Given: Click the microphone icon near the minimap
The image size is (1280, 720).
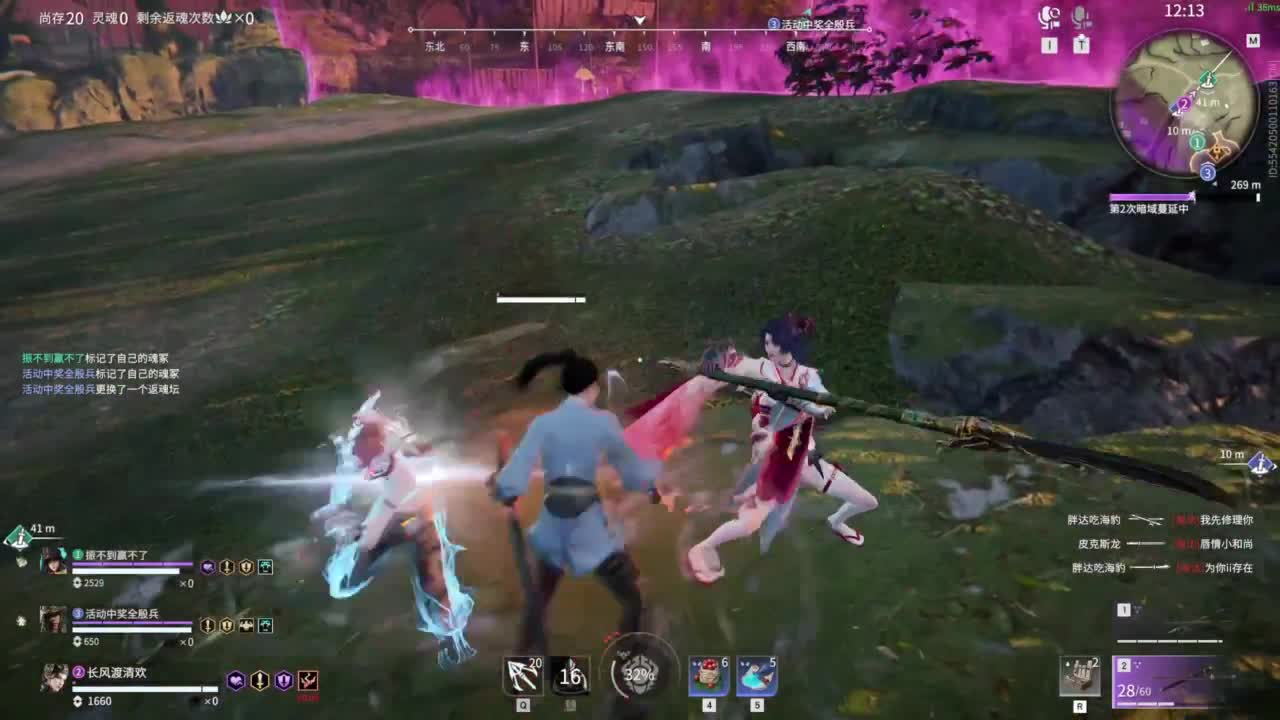Looking at the screenshot, I should [1084, 15].
